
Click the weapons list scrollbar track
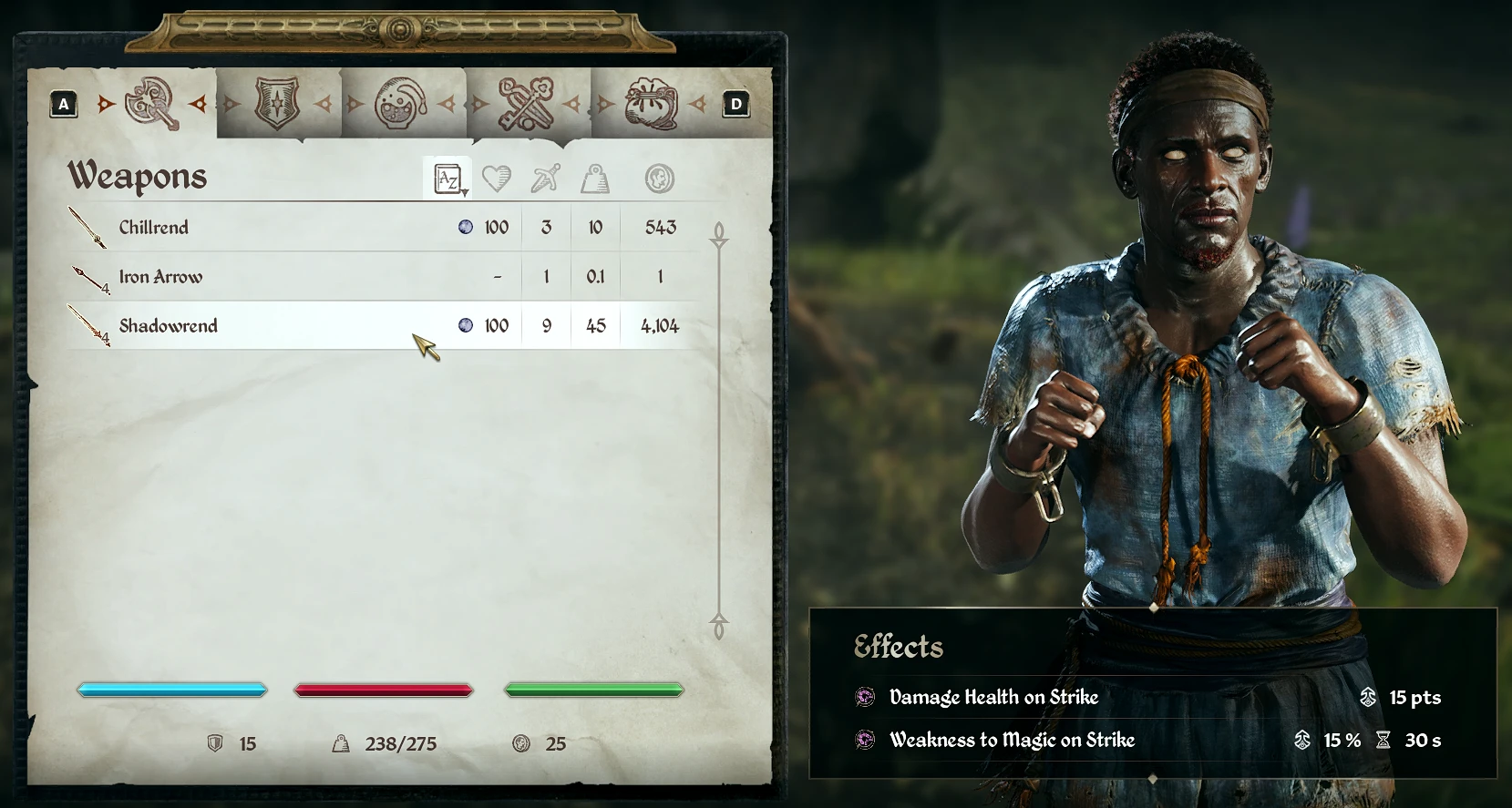click(x=719, y=428)
